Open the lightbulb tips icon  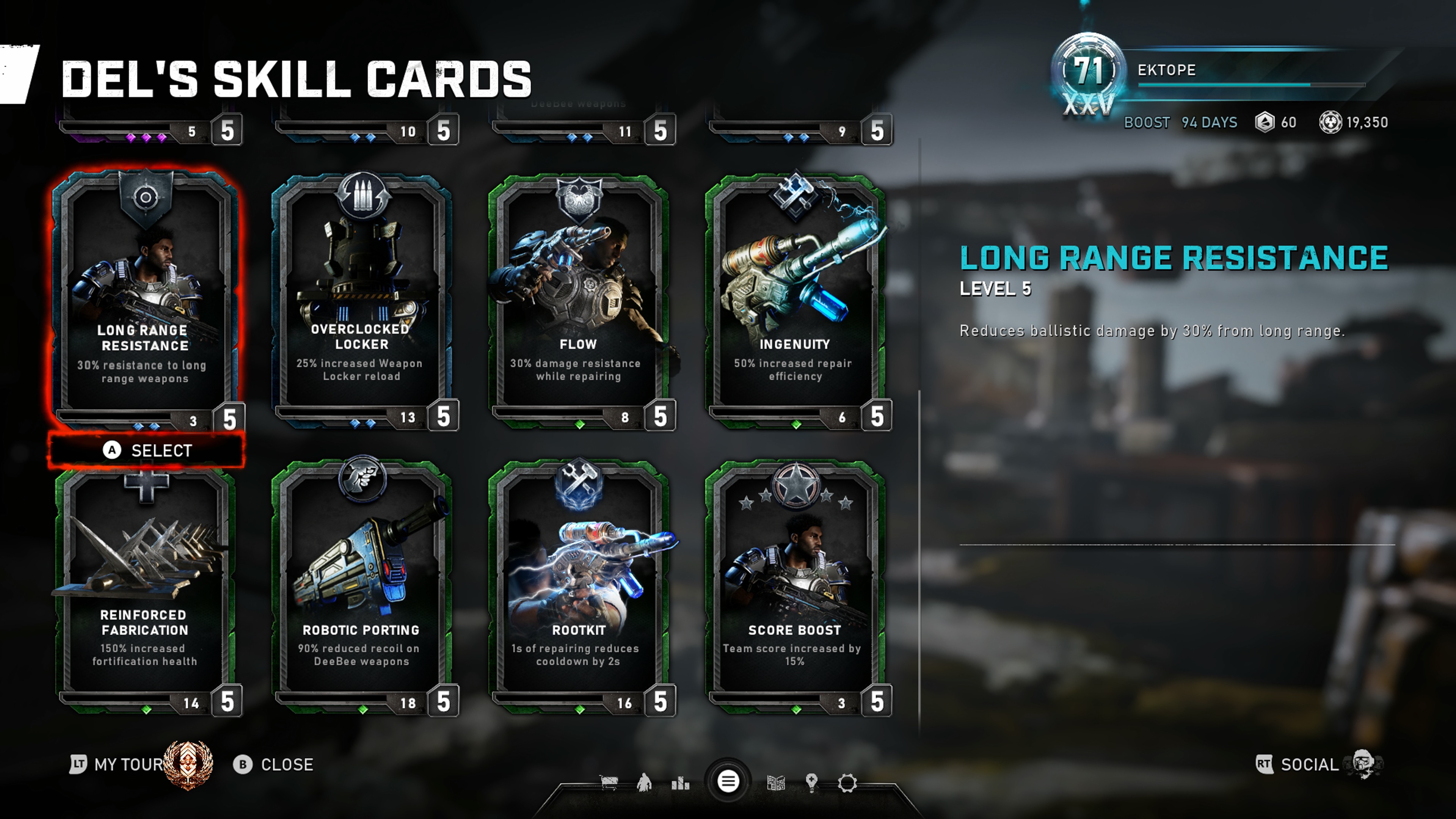[x=812, y=783]
